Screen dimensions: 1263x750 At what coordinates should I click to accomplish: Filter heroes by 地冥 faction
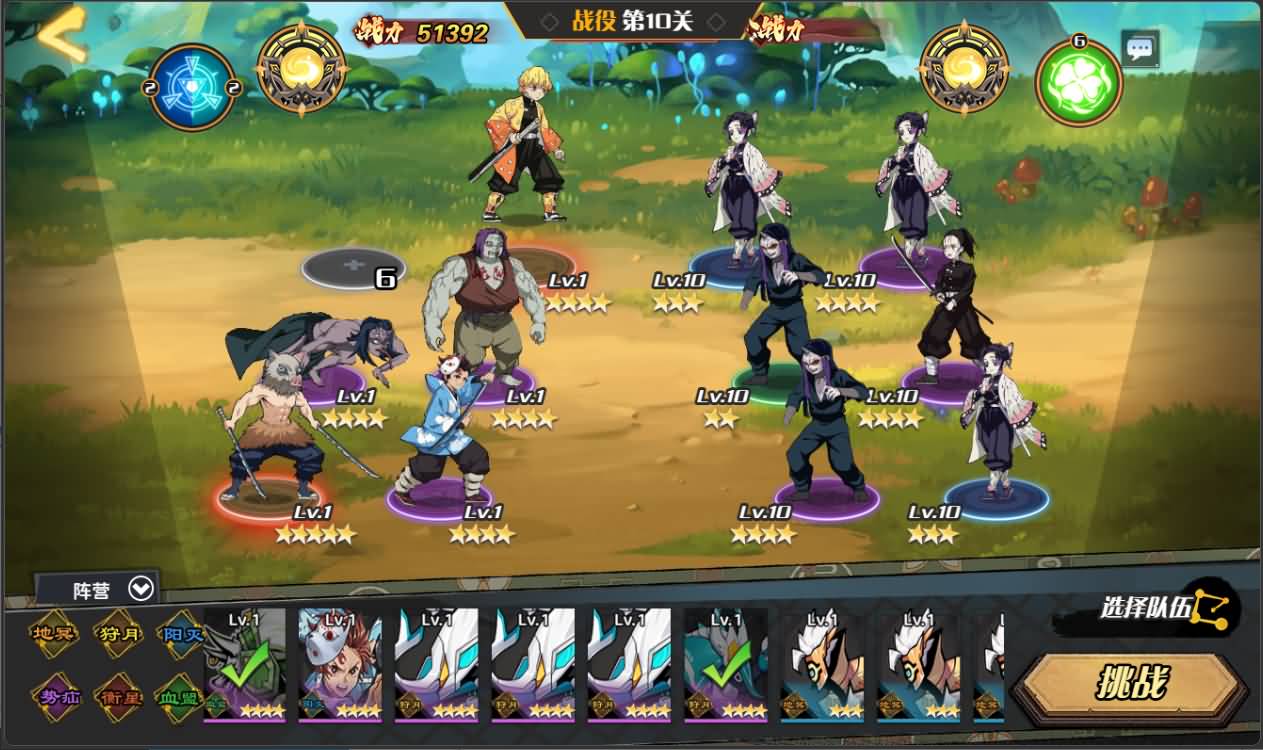54,634
